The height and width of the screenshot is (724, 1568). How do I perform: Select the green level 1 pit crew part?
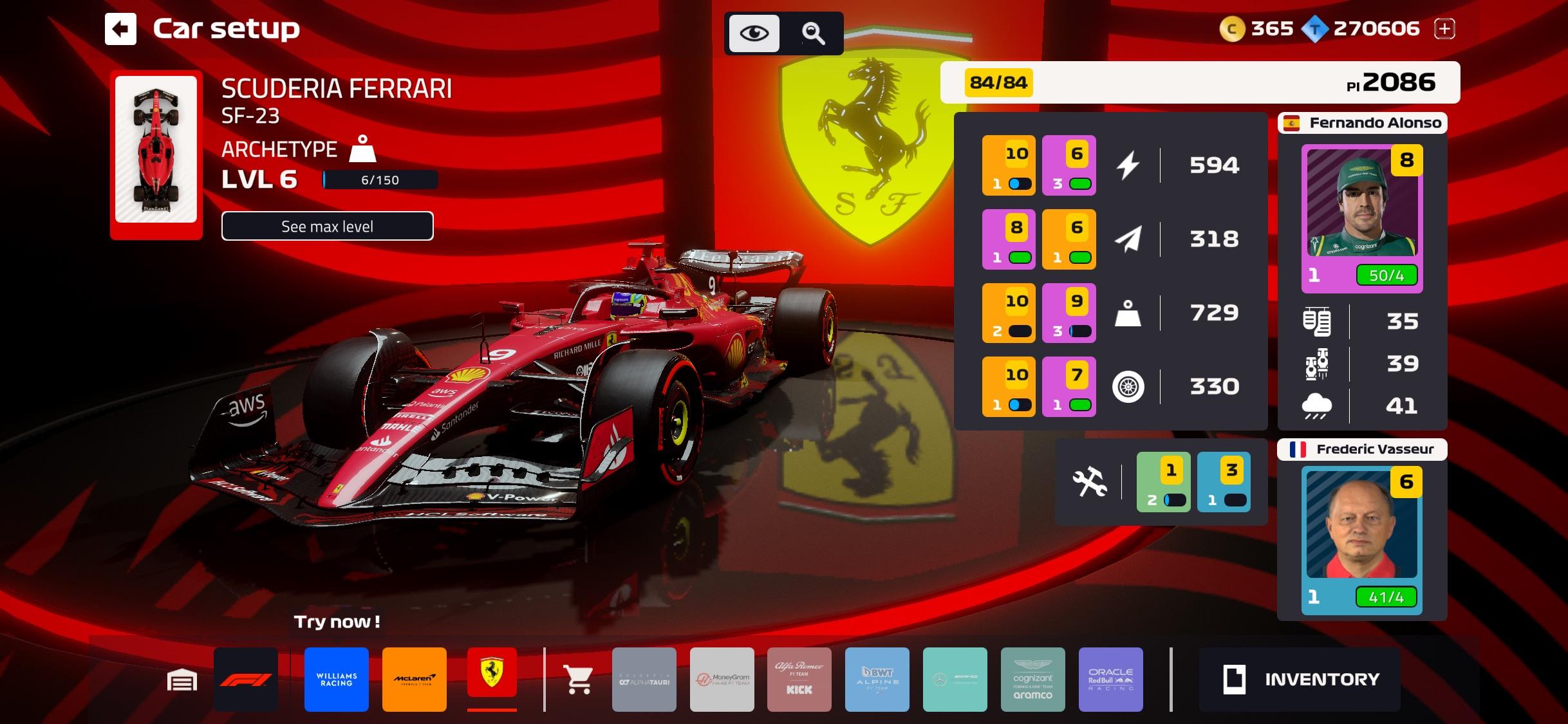pos(1163,482)
